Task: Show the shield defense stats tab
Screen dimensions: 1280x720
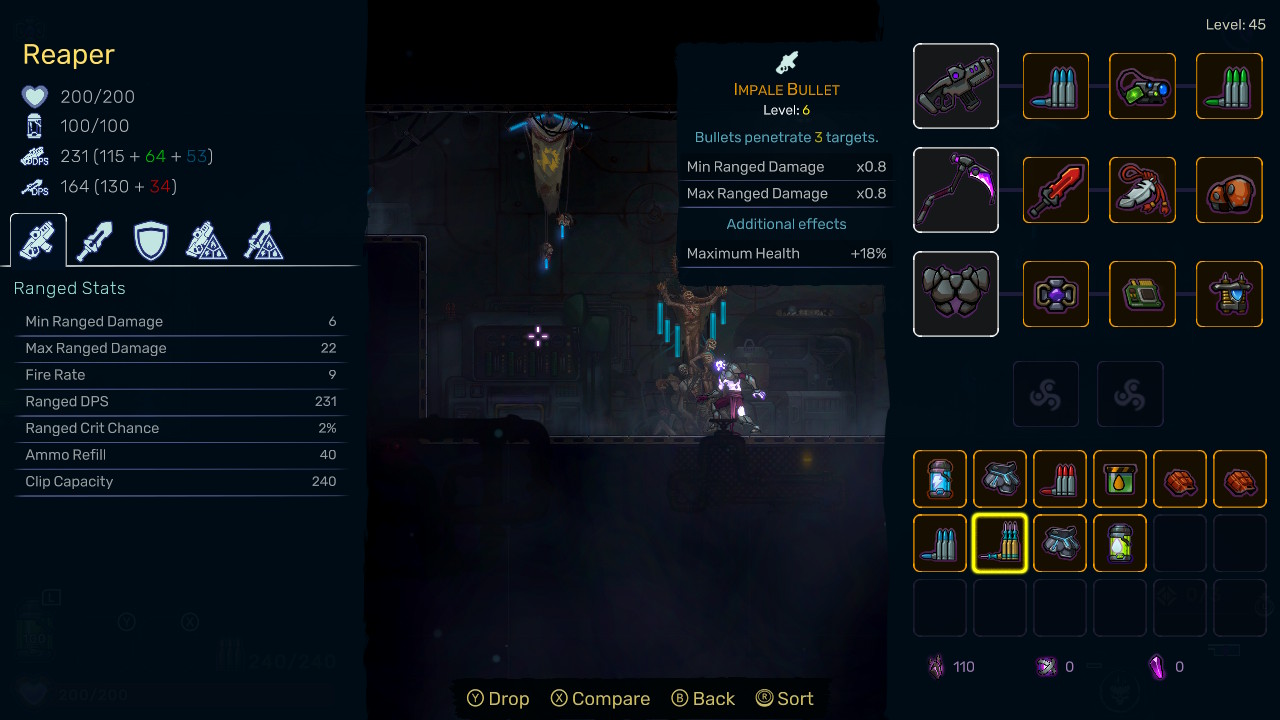Action: tap(151, 241)
